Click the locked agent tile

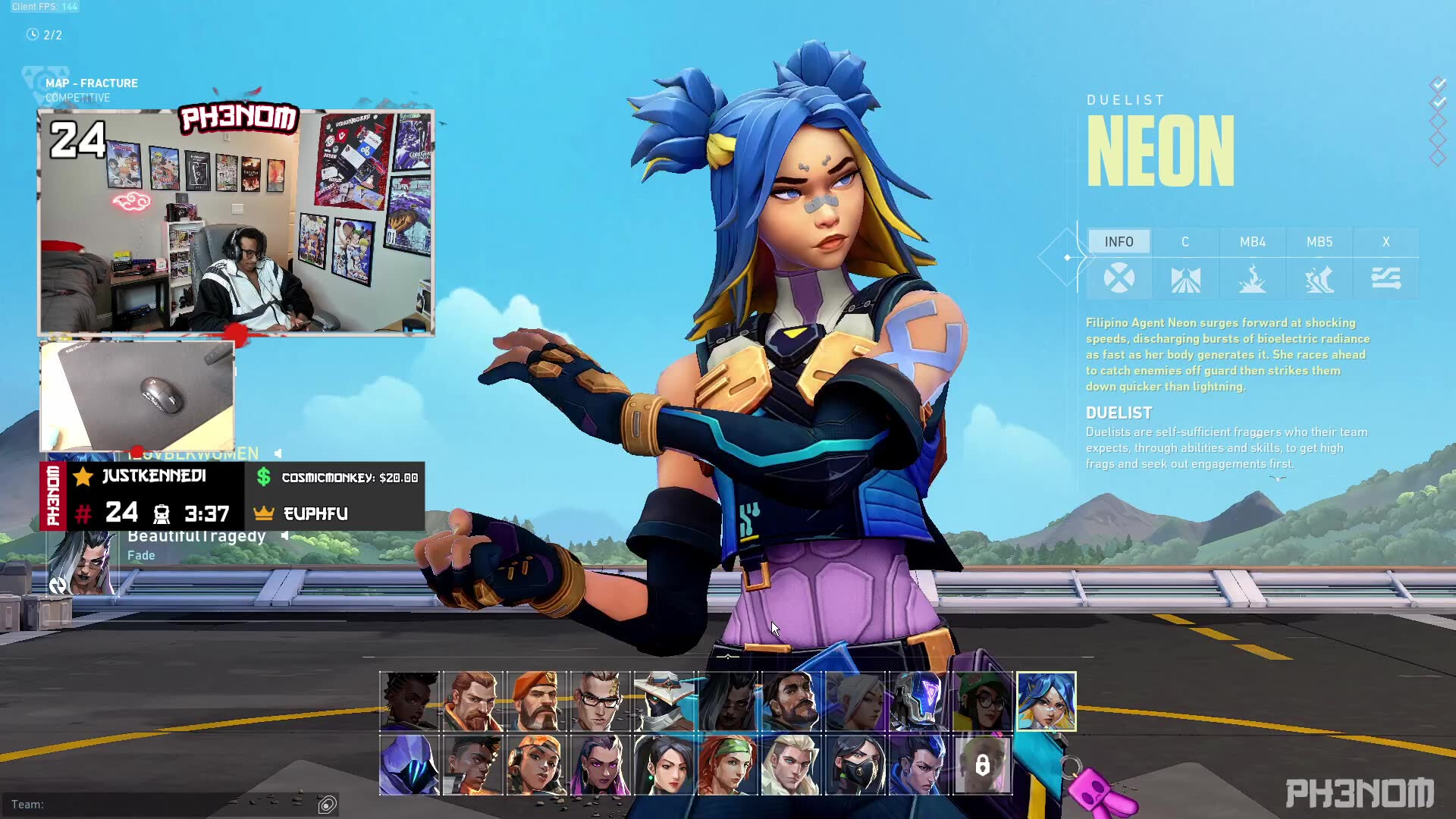[x=983, y=765]
